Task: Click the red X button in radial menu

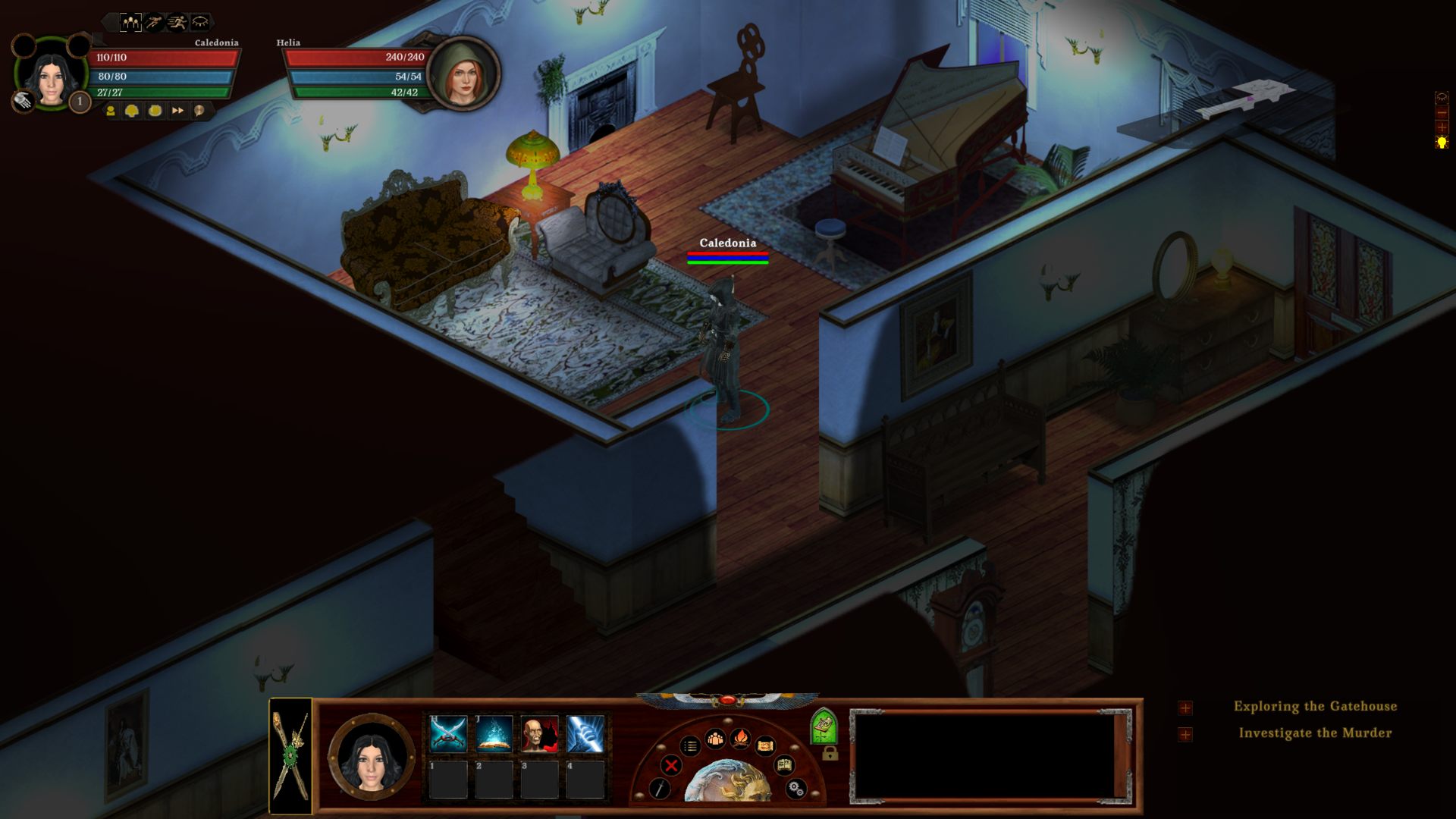Action: [670, 765]
